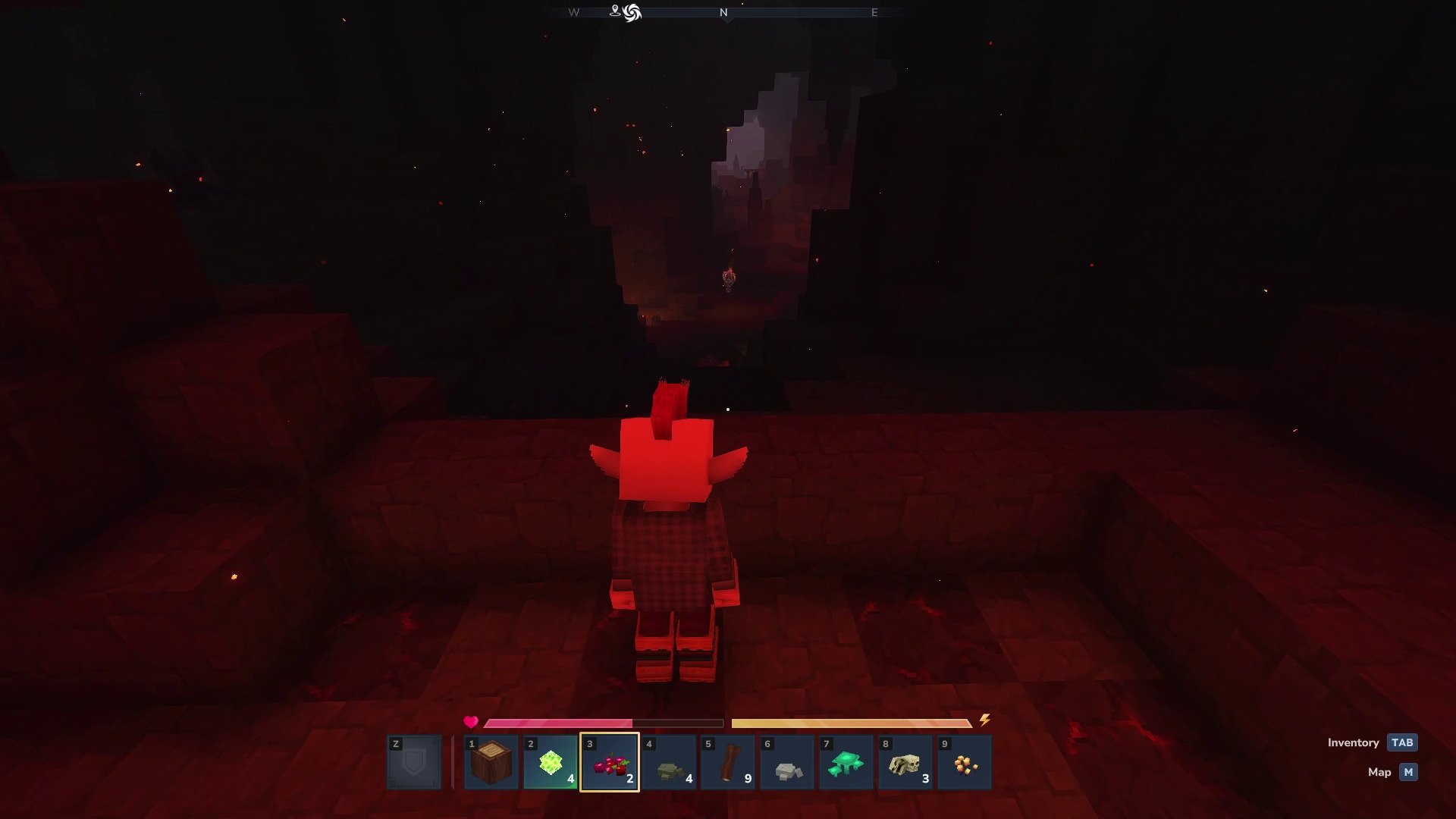Image resolution: width=1456 pixels, height=819 pixels.
Task: Select the glowing green mushroom slot
Action: point(846,762)
